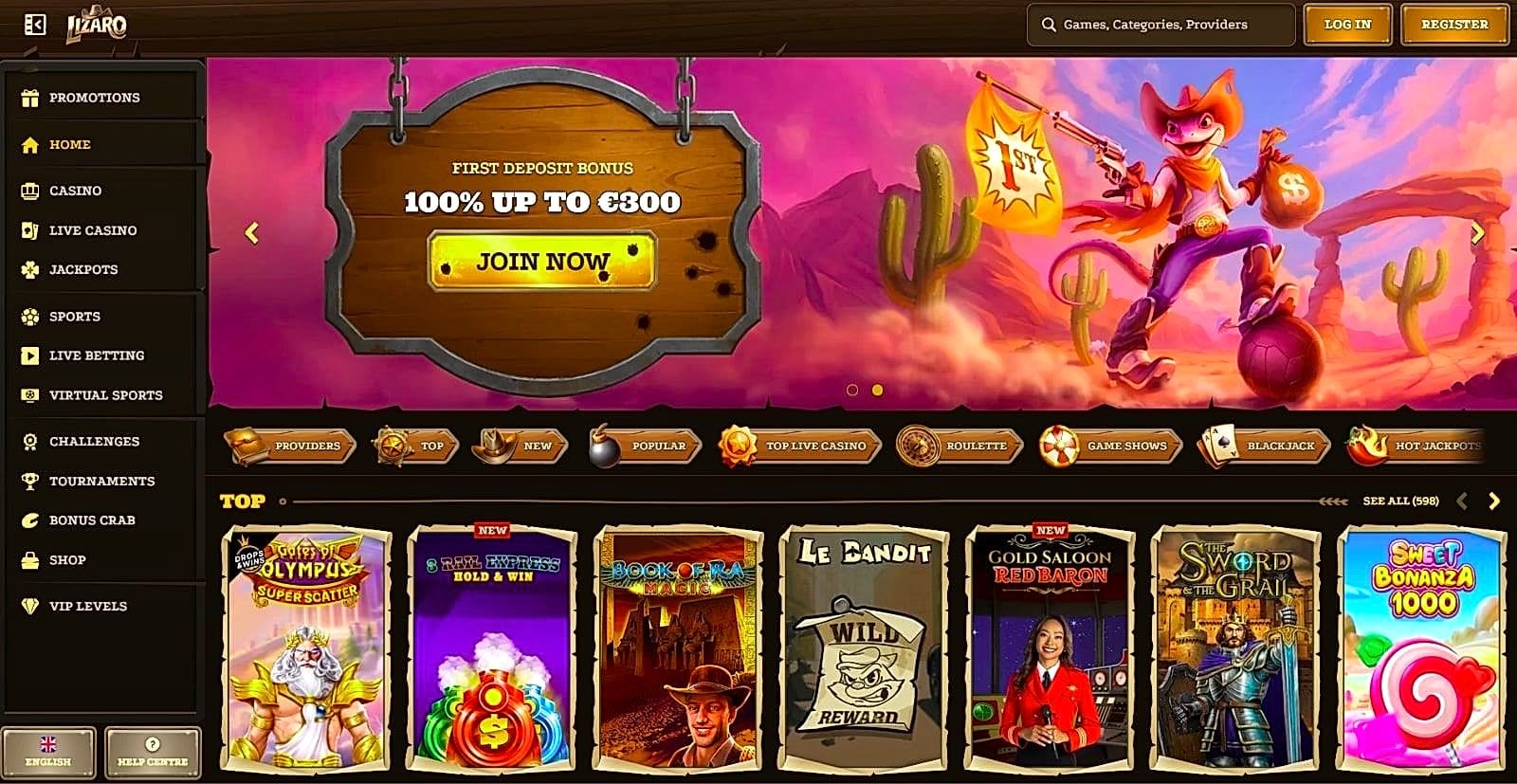Open the ENGLISH language selector
This screenshot has height=784, width=1517.
(x=50, y=752)
